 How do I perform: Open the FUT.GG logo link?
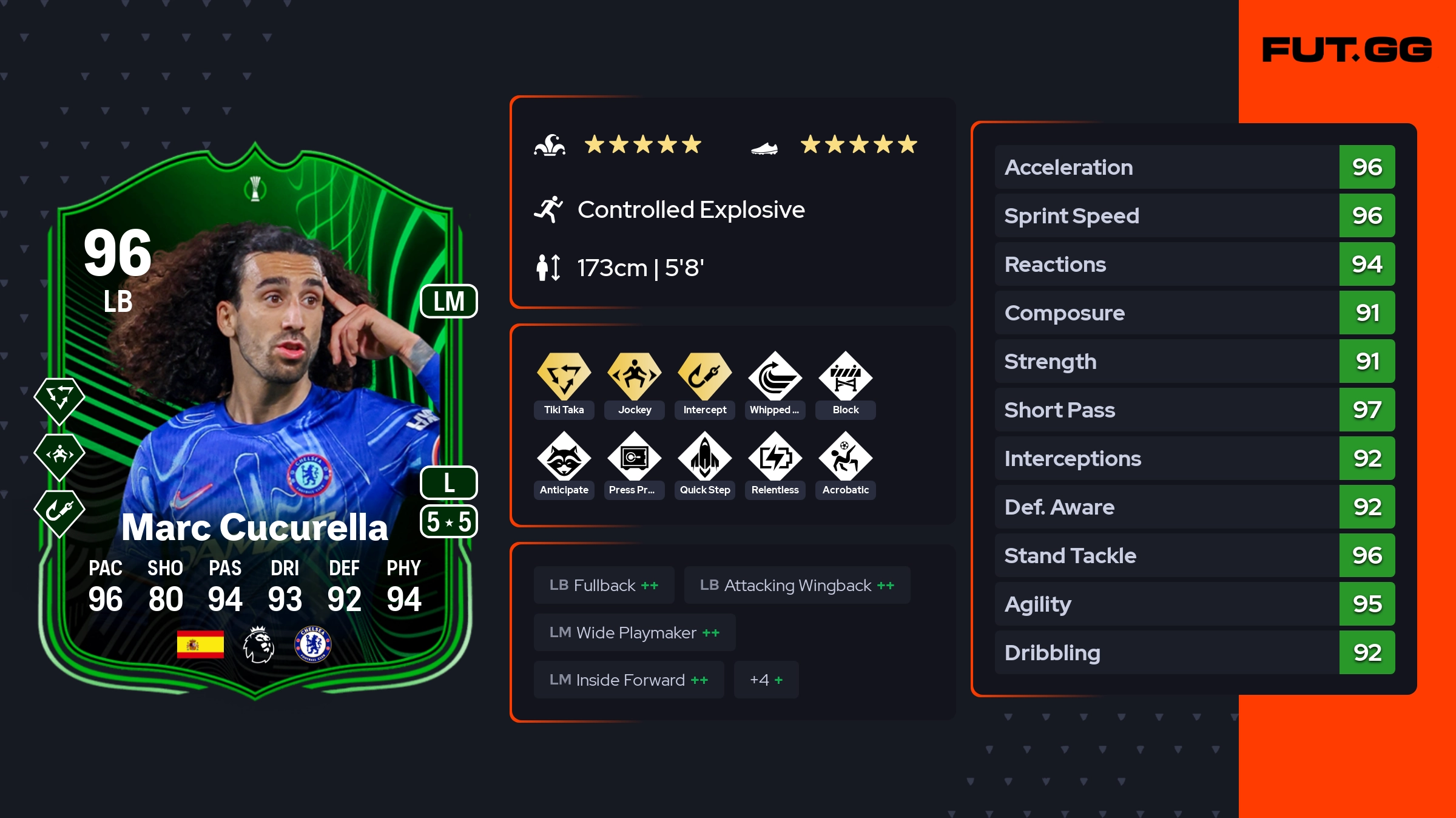point(1347,50)
